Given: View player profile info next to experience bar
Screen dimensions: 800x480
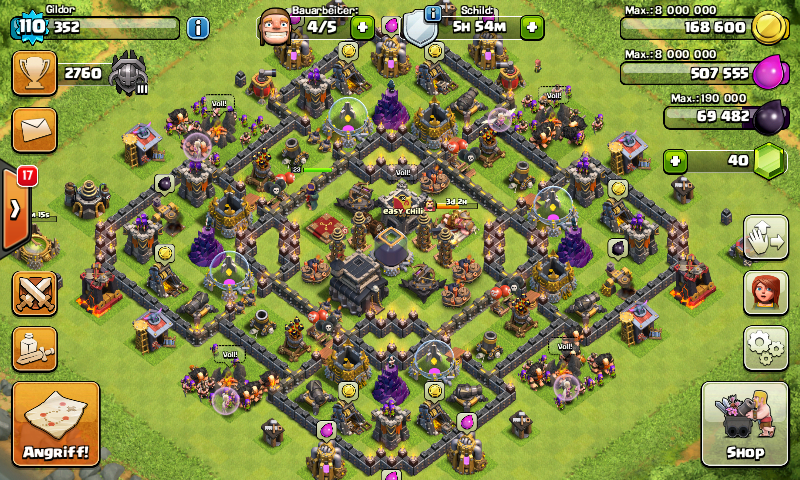Looking at the screenshot, I should tap(198, 27).
